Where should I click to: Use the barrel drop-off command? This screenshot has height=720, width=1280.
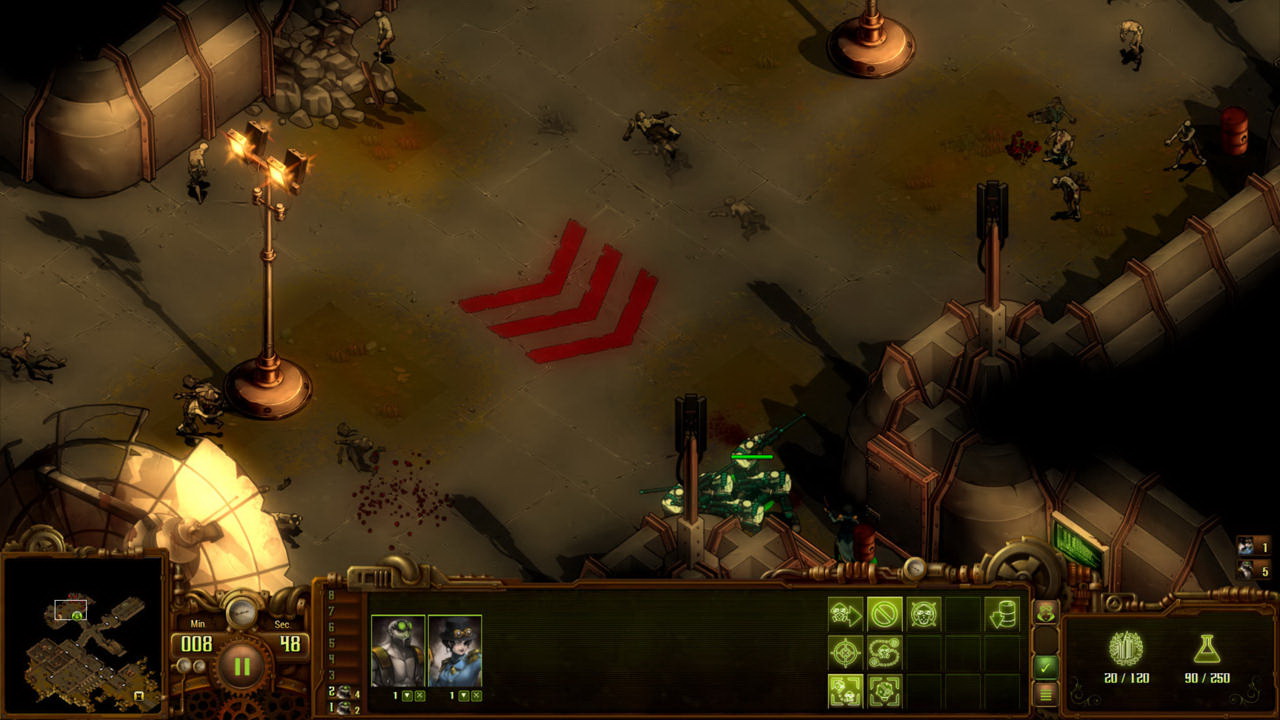click(1001, 614)
